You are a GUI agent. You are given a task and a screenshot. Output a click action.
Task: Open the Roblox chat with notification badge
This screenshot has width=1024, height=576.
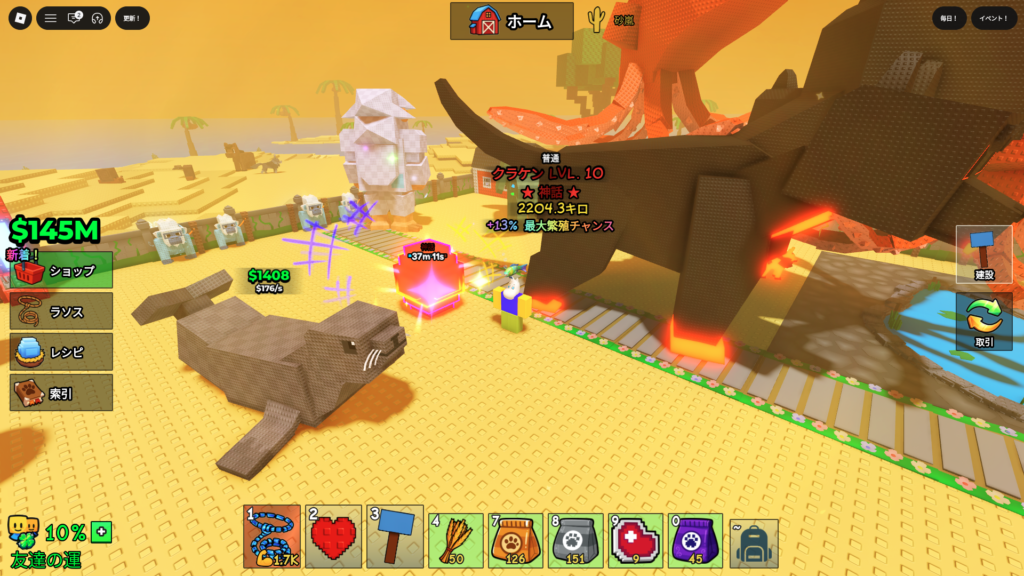tap(74, 18)
